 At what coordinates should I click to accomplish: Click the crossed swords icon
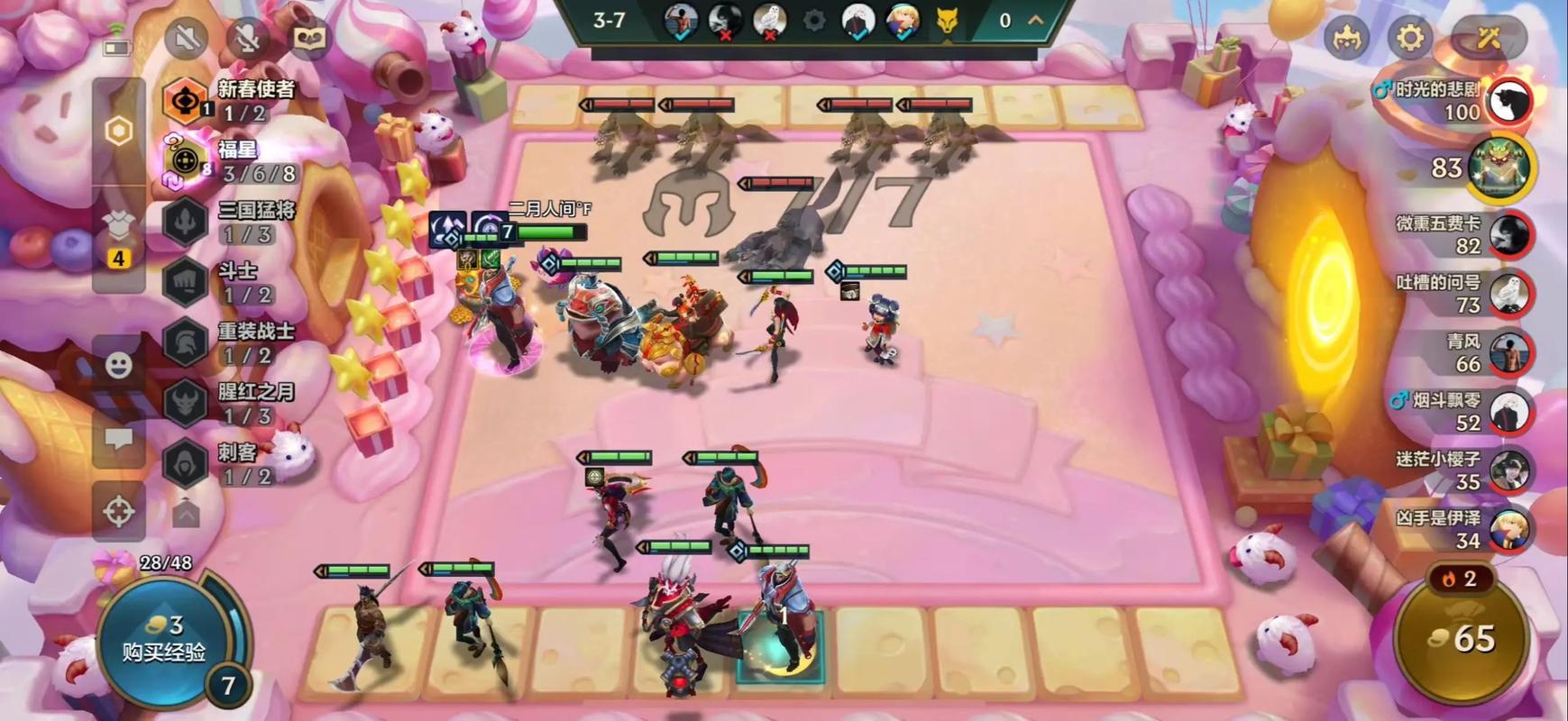click(1489, 38)
